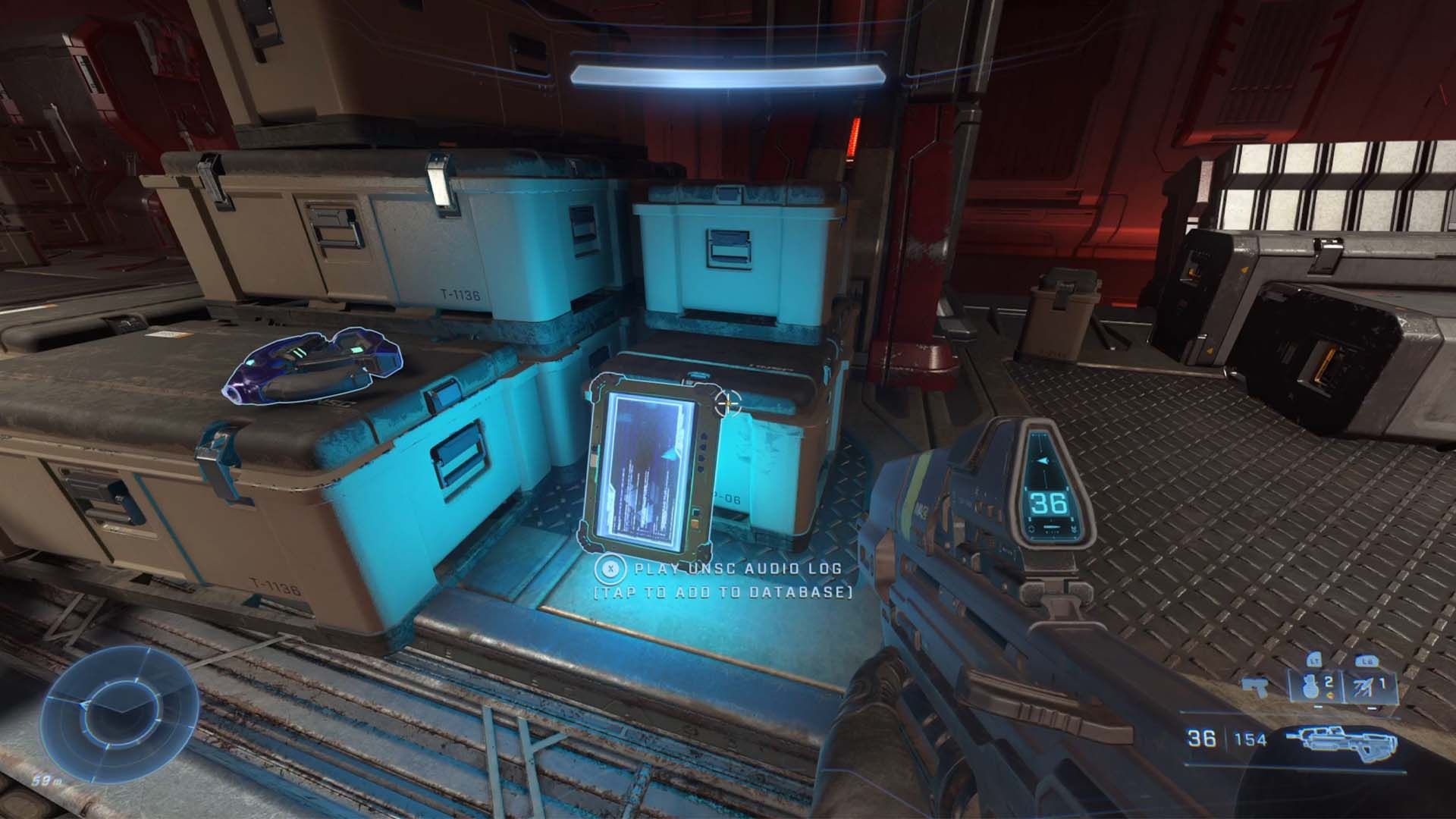Select the dynamo grenade icon

click(1363, 688)
